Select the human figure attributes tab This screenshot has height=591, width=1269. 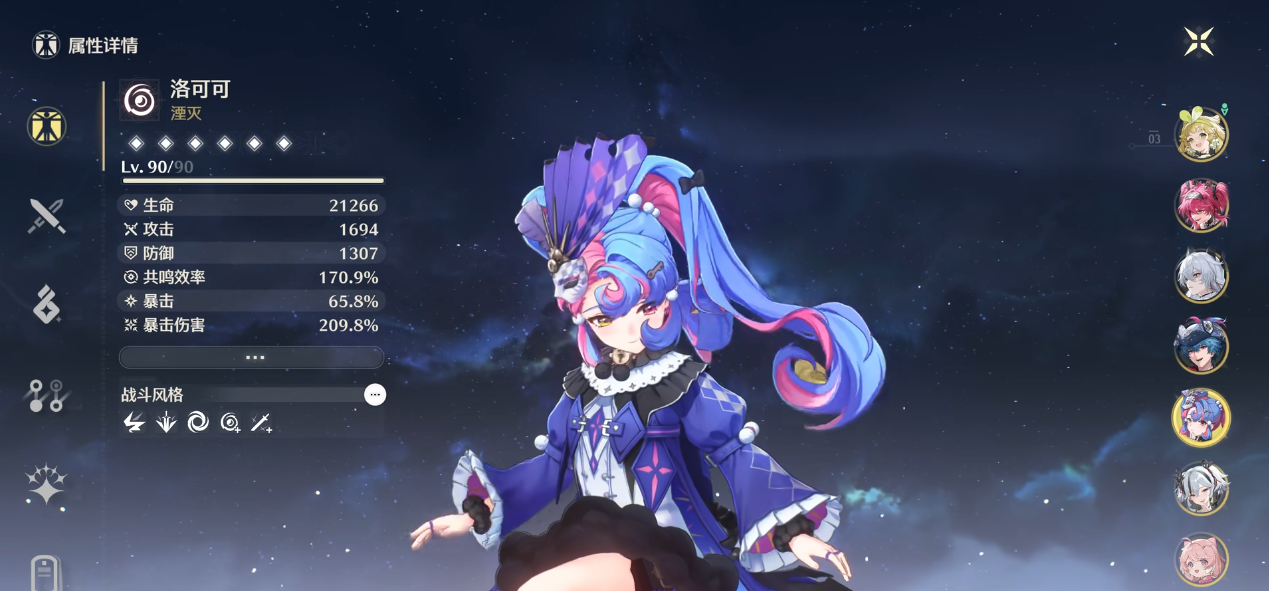pyautogui.click(x=46, y=125)
